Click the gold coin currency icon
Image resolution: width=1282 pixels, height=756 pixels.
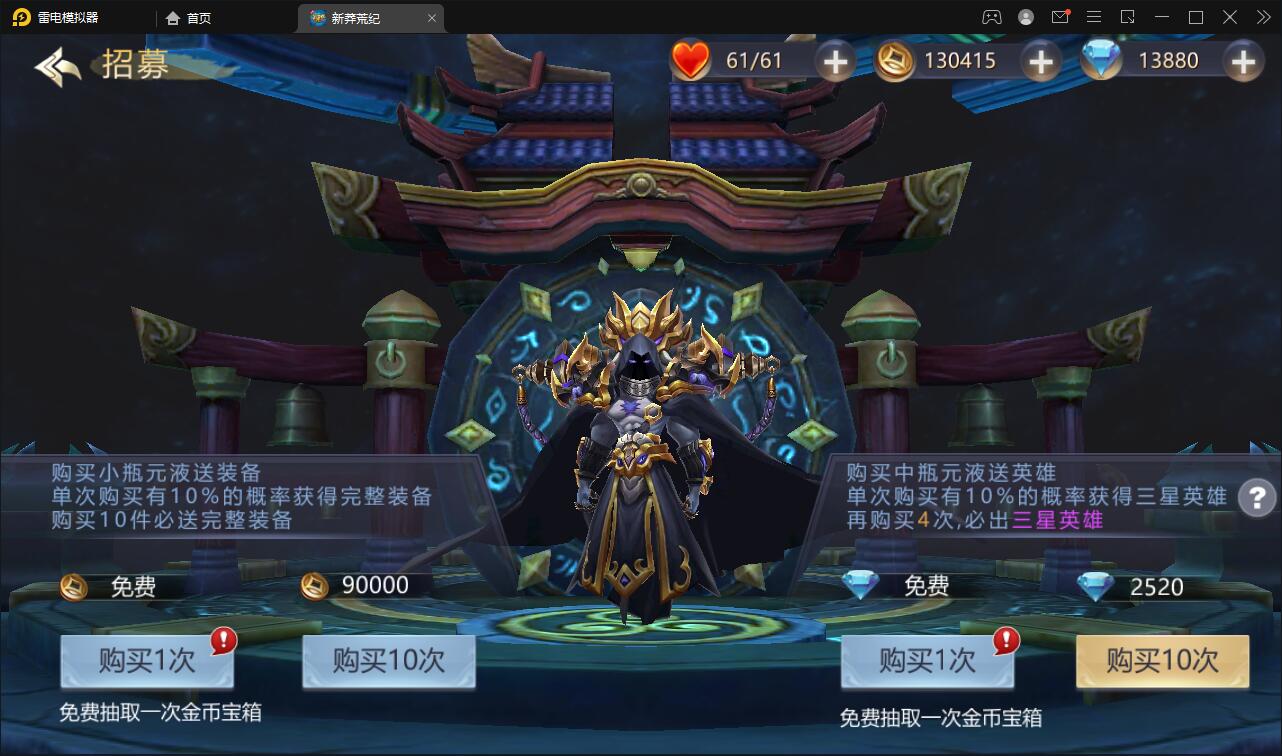point(893,60)
